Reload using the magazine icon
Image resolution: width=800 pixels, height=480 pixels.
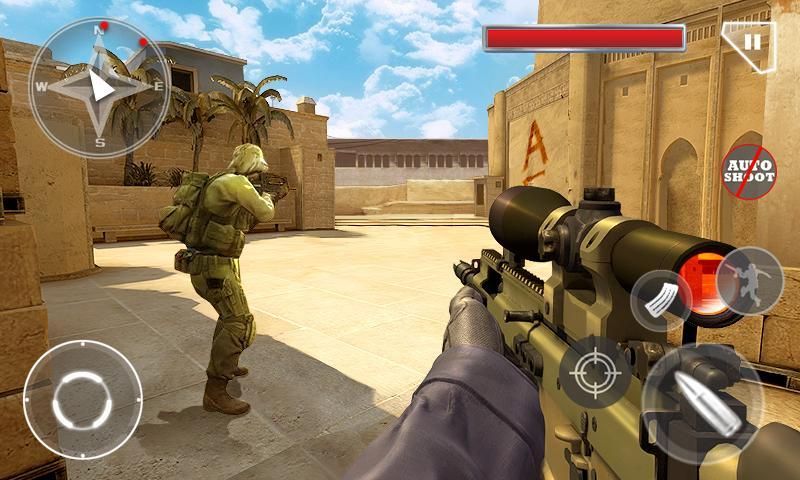[x=660, y=299]
